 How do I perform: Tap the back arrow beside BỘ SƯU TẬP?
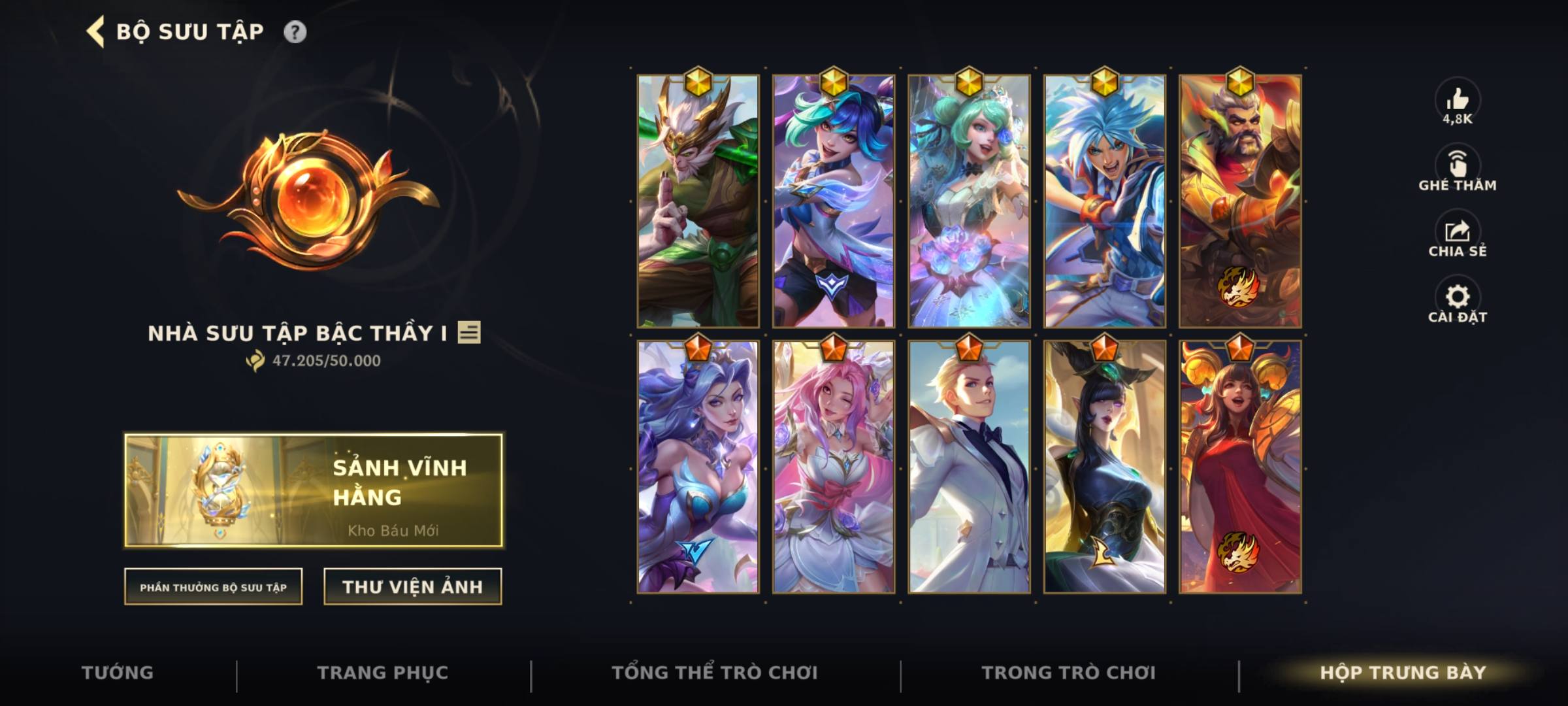pos(95,30)
